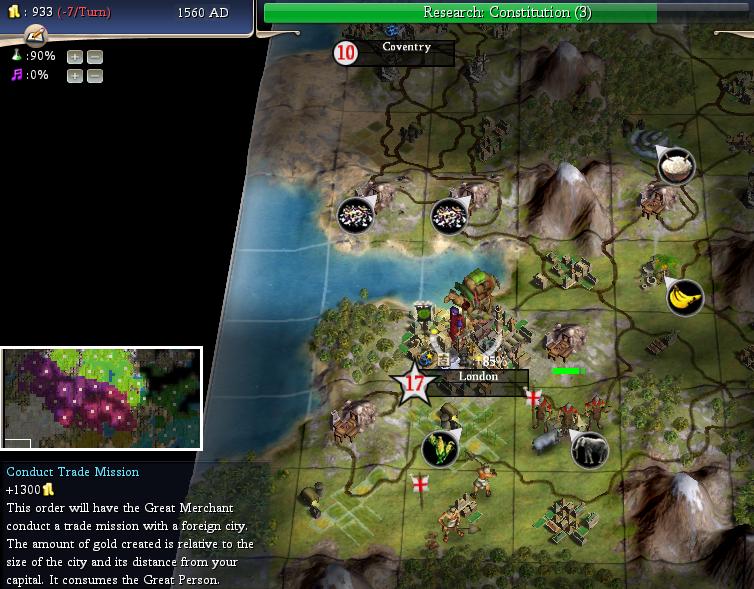754x589 pixels.
Task: Select the London city name bar
Action: pyautogui.click(x=478, y=377)
